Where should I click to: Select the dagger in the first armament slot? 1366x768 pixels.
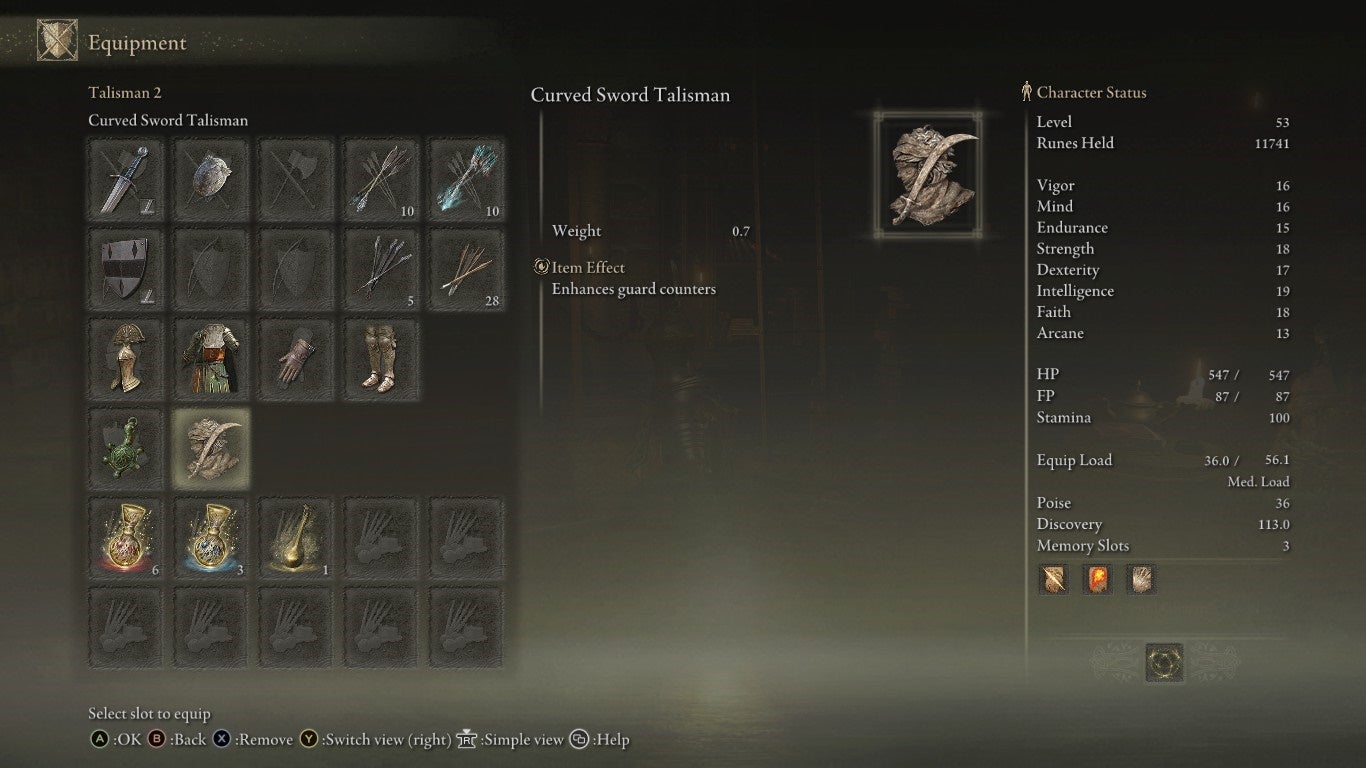click(124, 179)
